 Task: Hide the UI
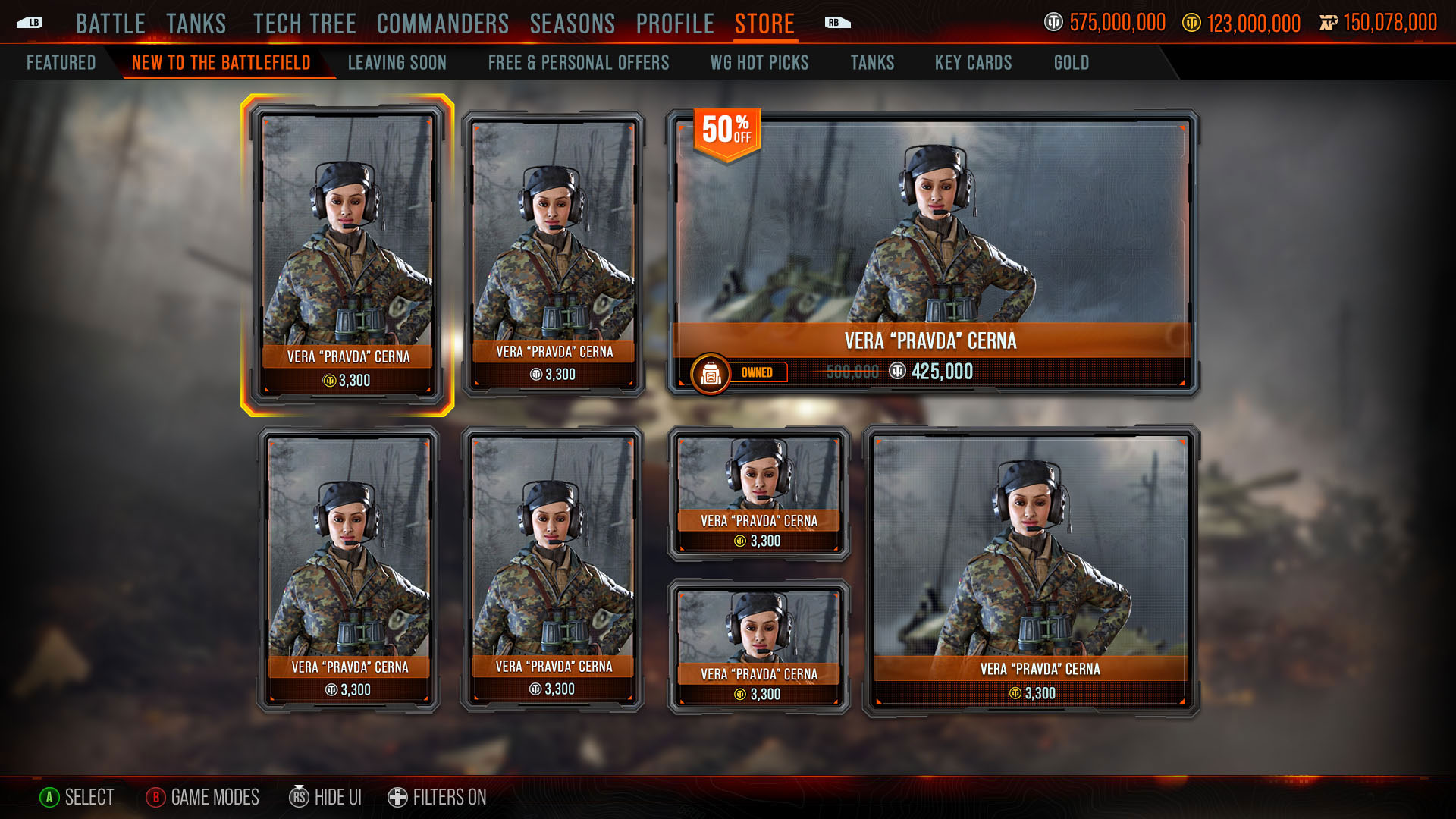tap(325, 797)
